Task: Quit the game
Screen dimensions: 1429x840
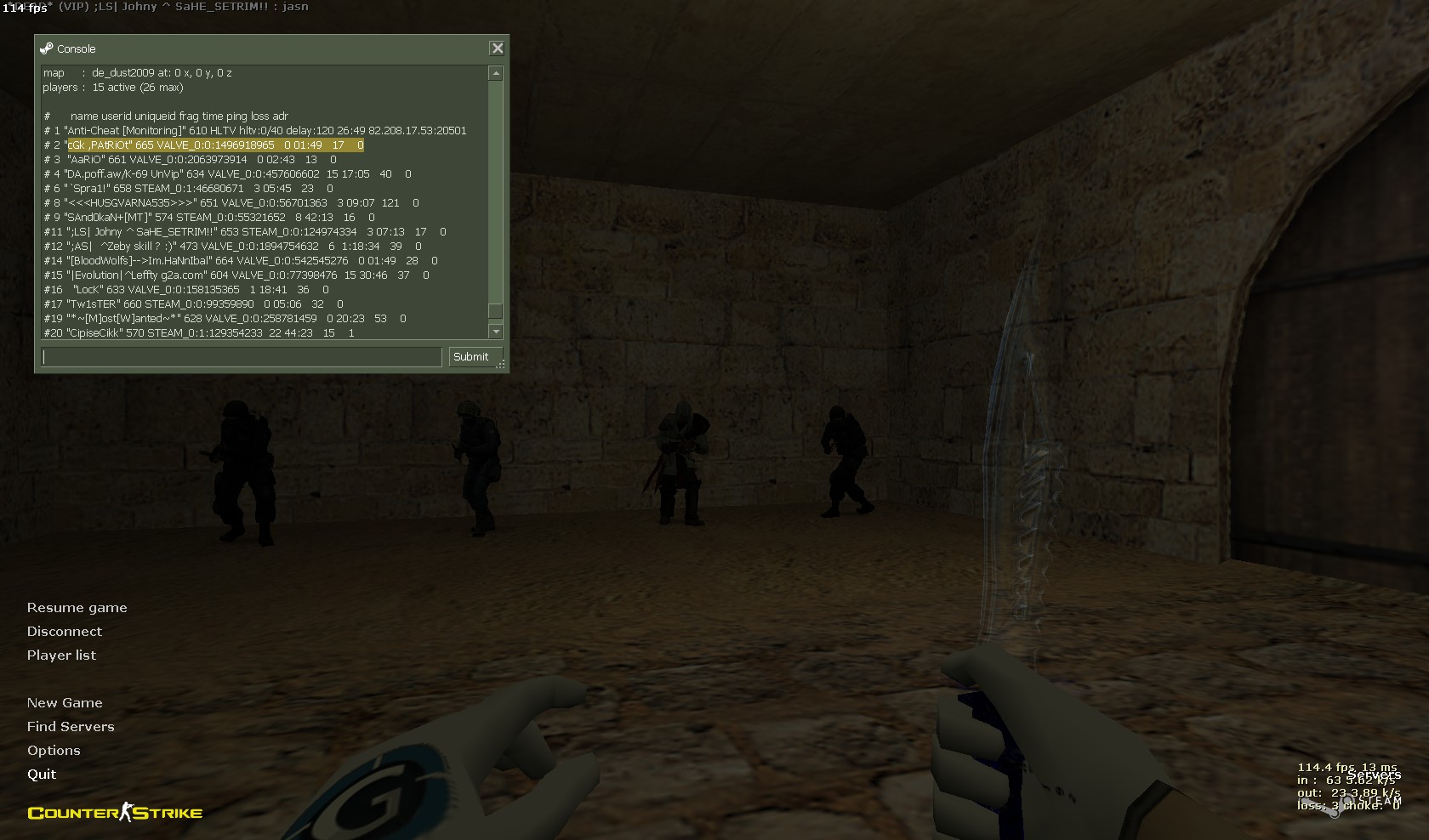Action: [x=42, y=775]
